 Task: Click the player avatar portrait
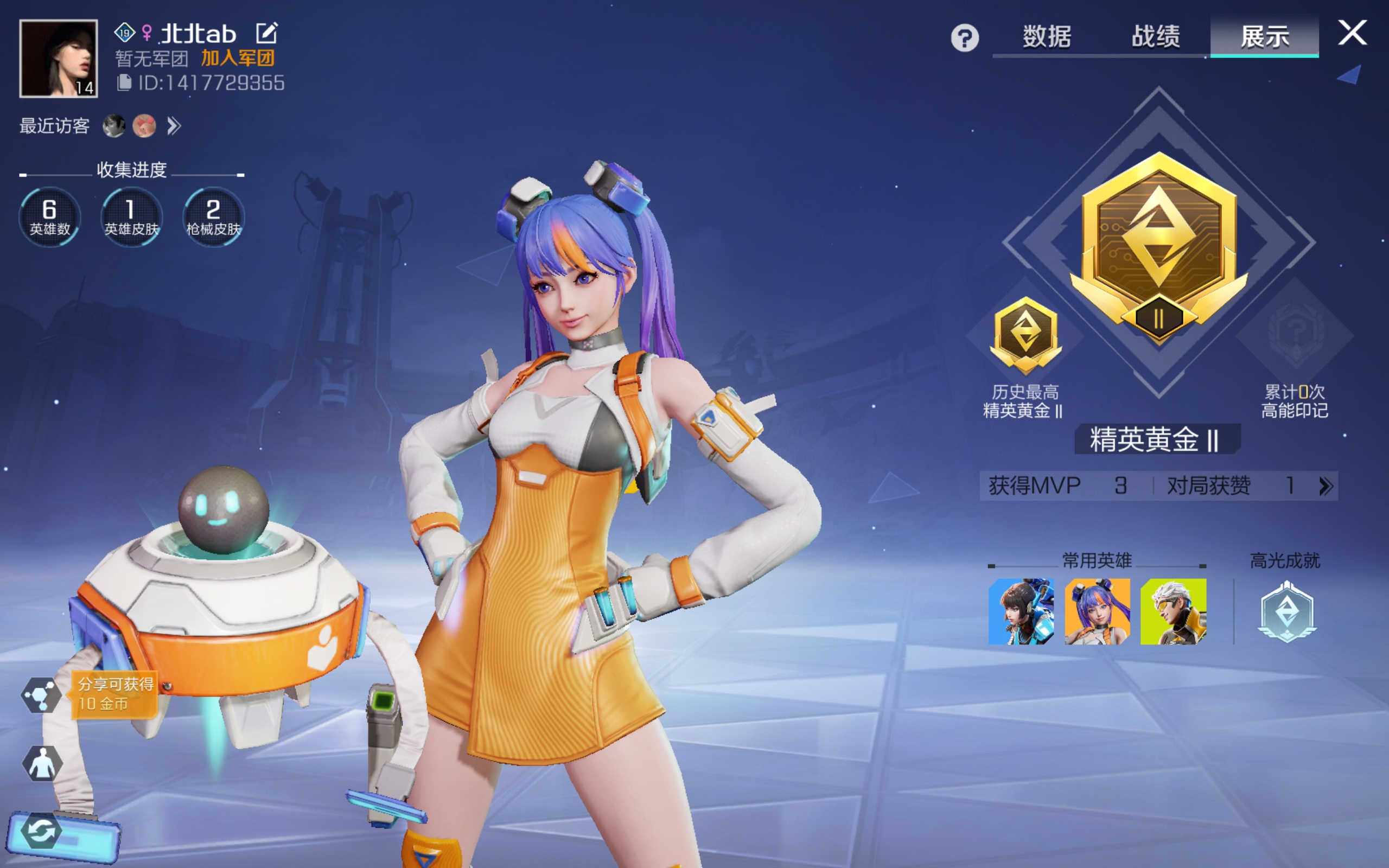tap(59, 58)
